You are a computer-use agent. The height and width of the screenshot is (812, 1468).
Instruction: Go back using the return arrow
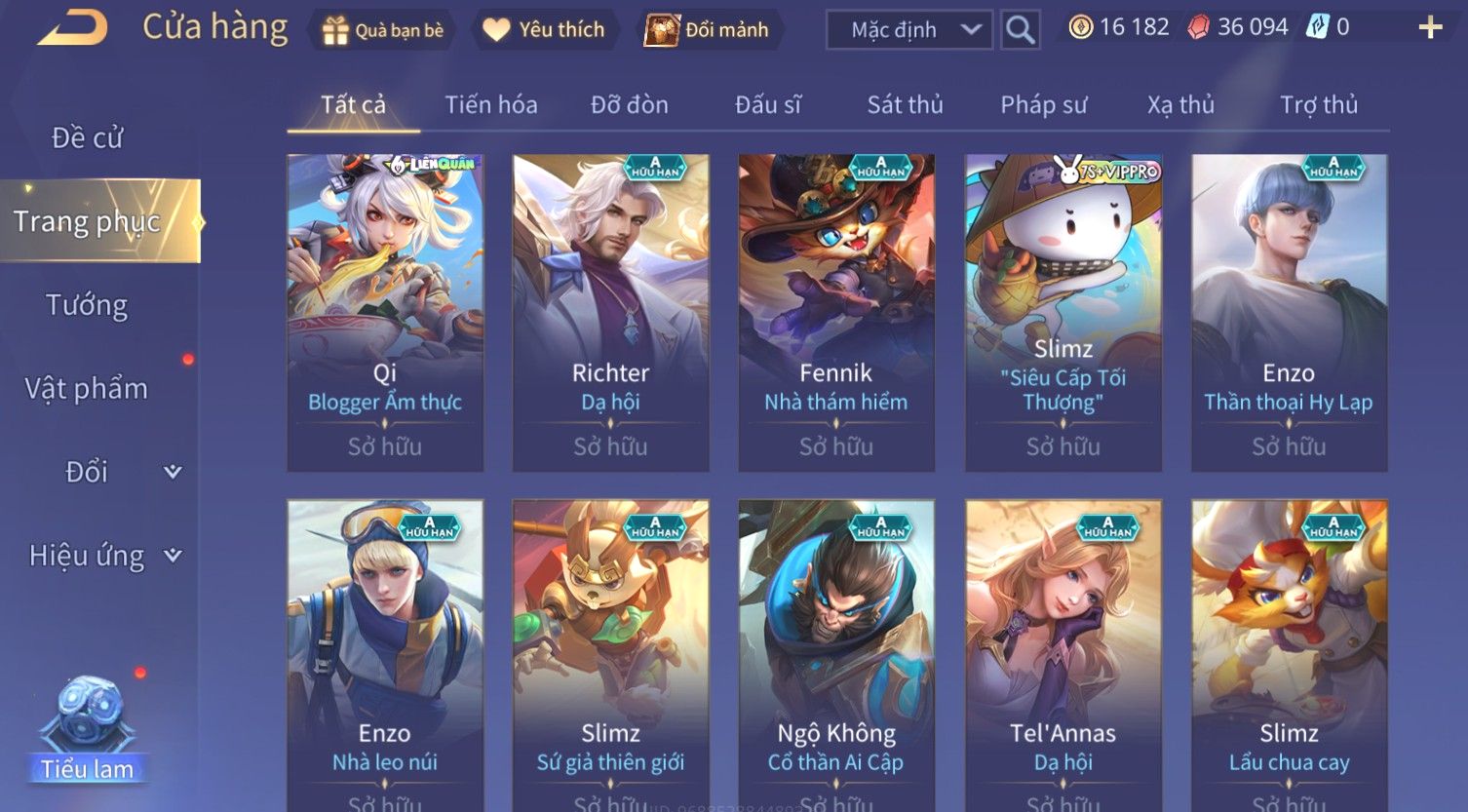click(x=72, y=28)
